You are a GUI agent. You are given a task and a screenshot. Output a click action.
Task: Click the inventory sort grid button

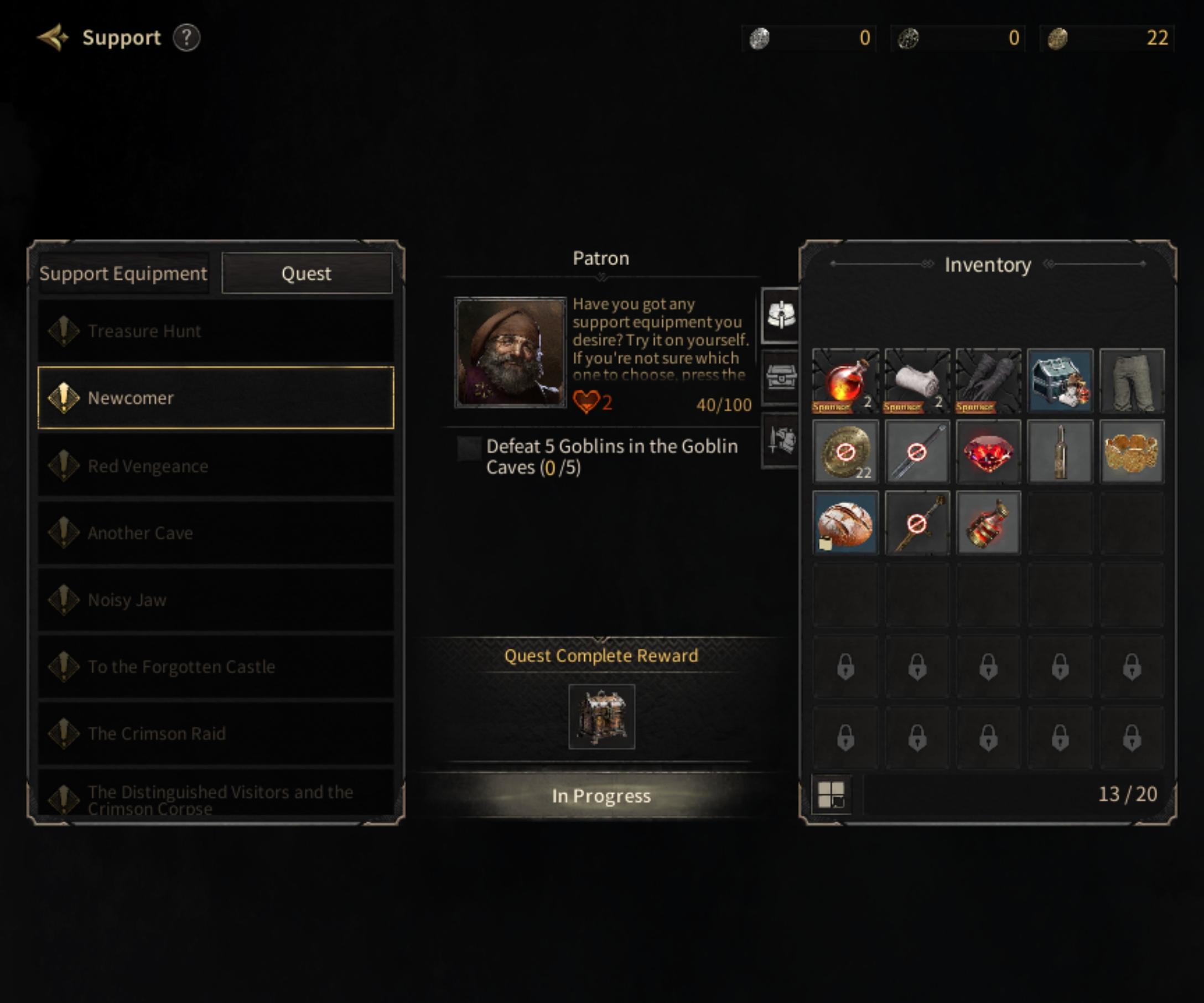(831, 794)
